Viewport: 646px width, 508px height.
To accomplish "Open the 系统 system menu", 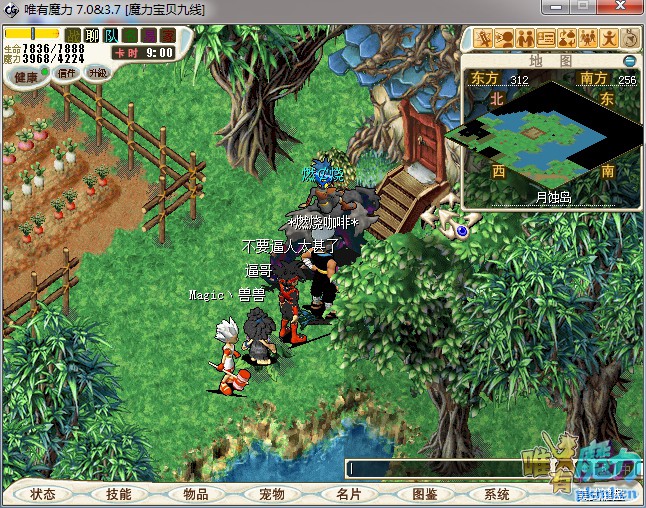I will 497,494.
